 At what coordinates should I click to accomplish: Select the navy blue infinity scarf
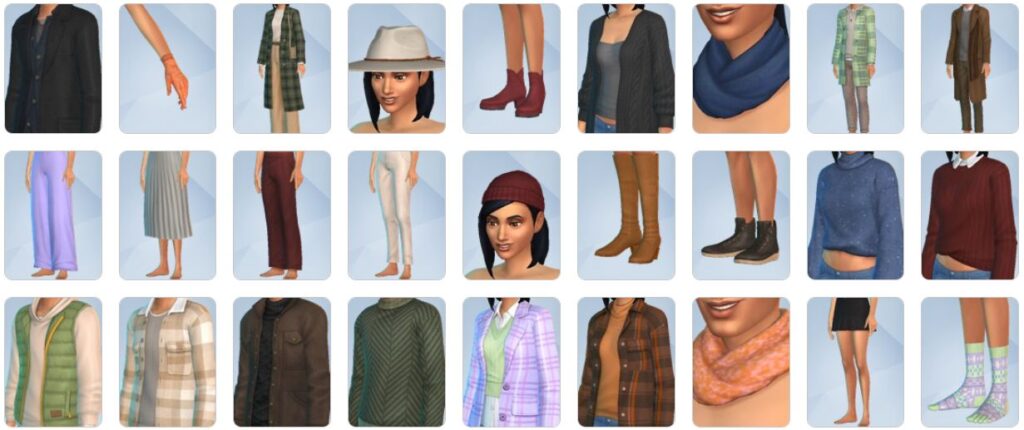click(x=740, y=68)
